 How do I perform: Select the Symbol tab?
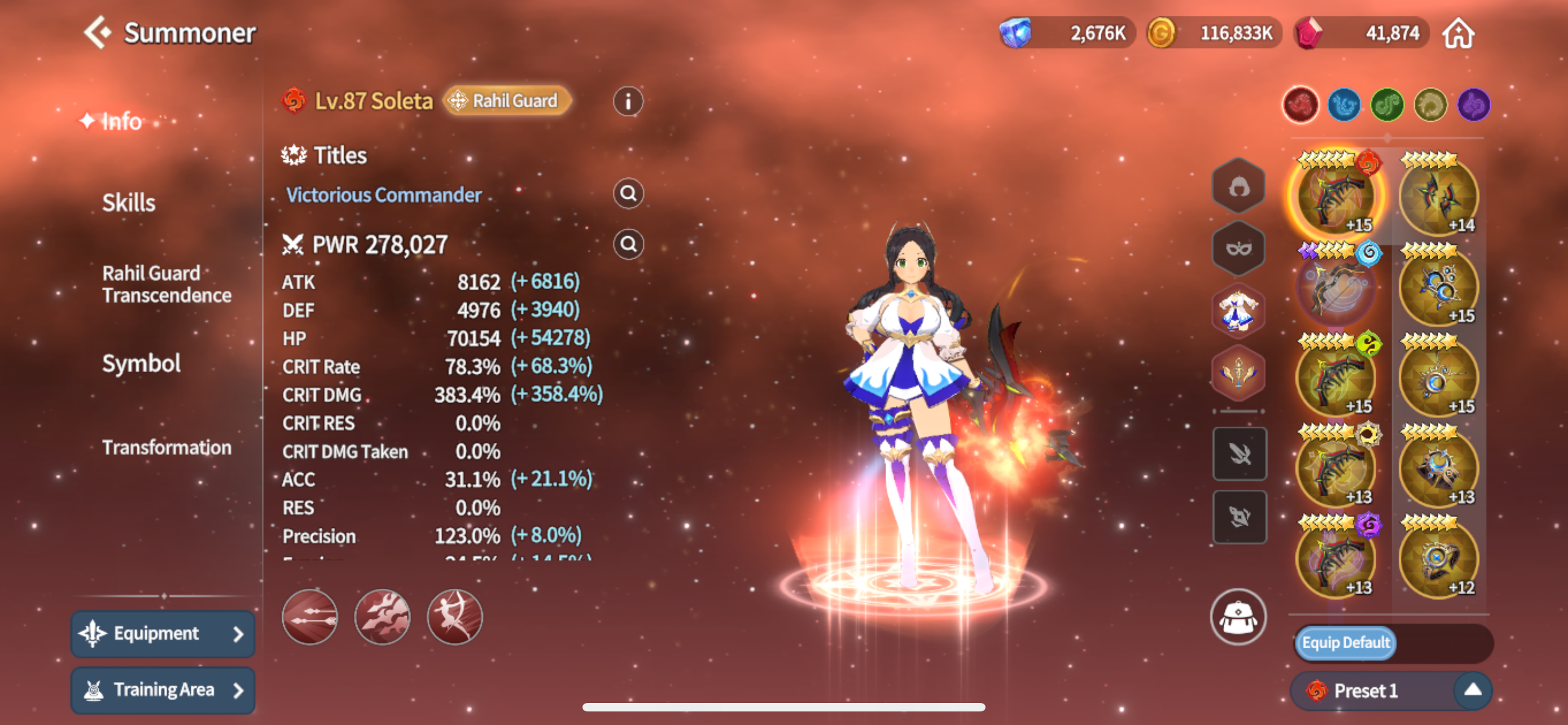141,364
